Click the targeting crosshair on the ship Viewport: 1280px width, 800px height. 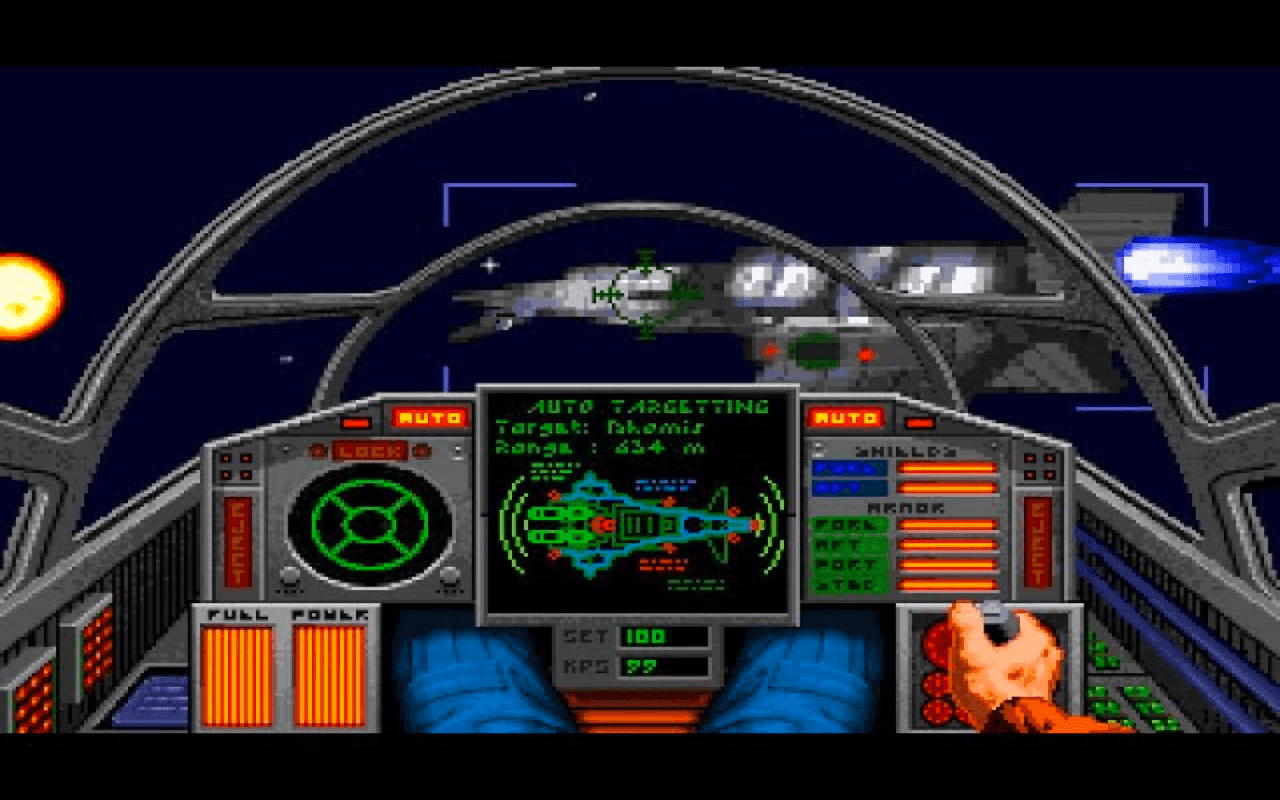[644, 295]
